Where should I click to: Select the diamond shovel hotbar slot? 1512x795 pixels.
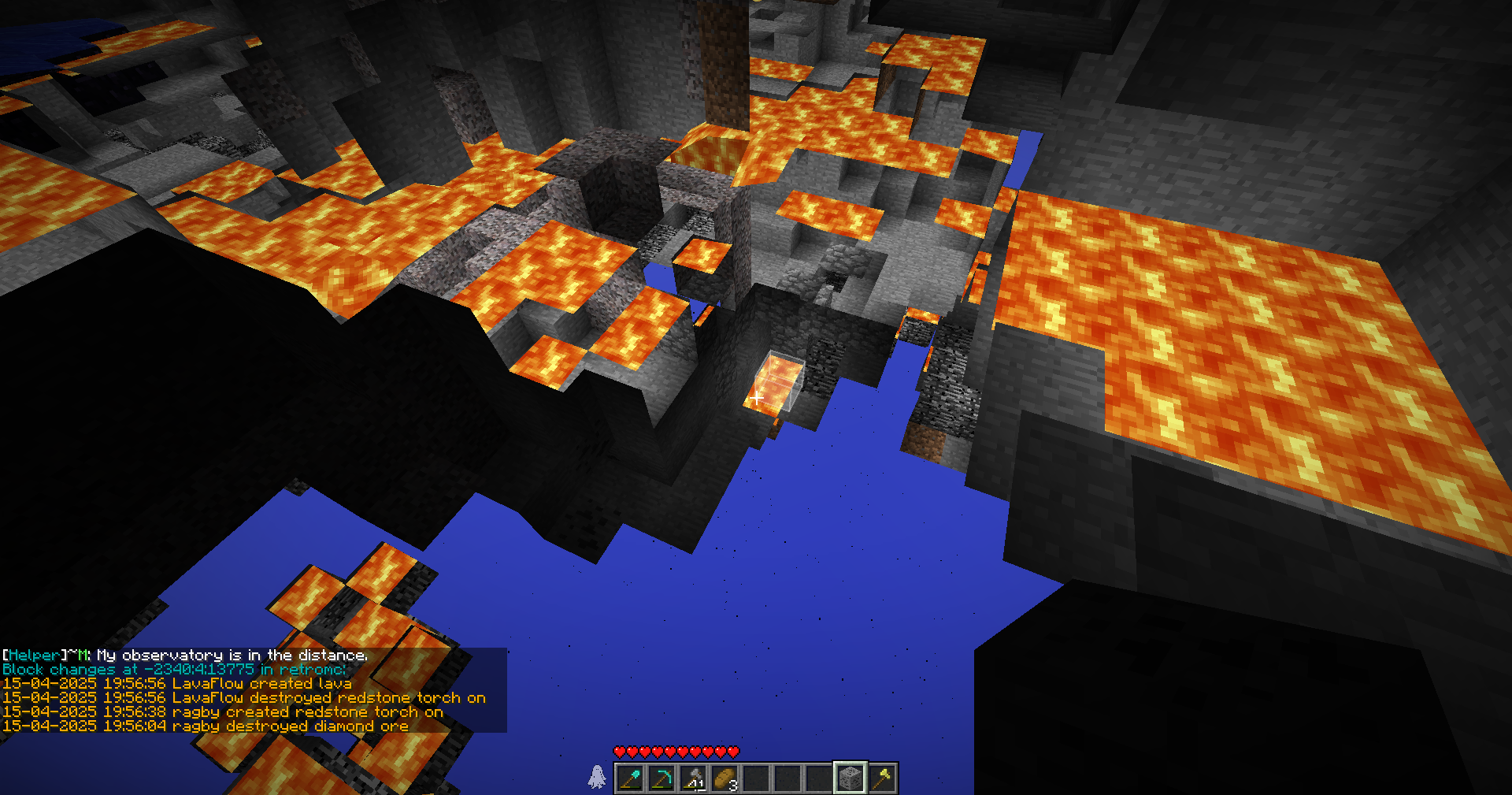point(630,778)
